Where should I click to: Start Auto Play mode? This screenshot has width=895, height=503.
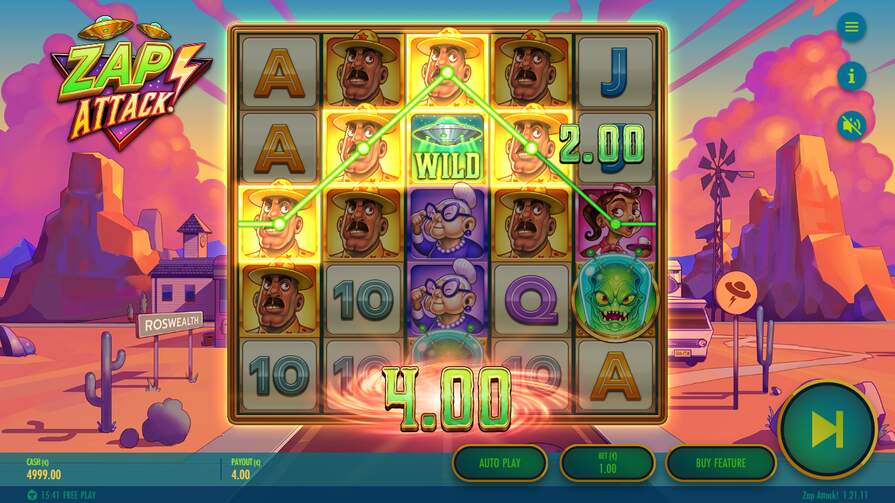click(x=499, y=463)
